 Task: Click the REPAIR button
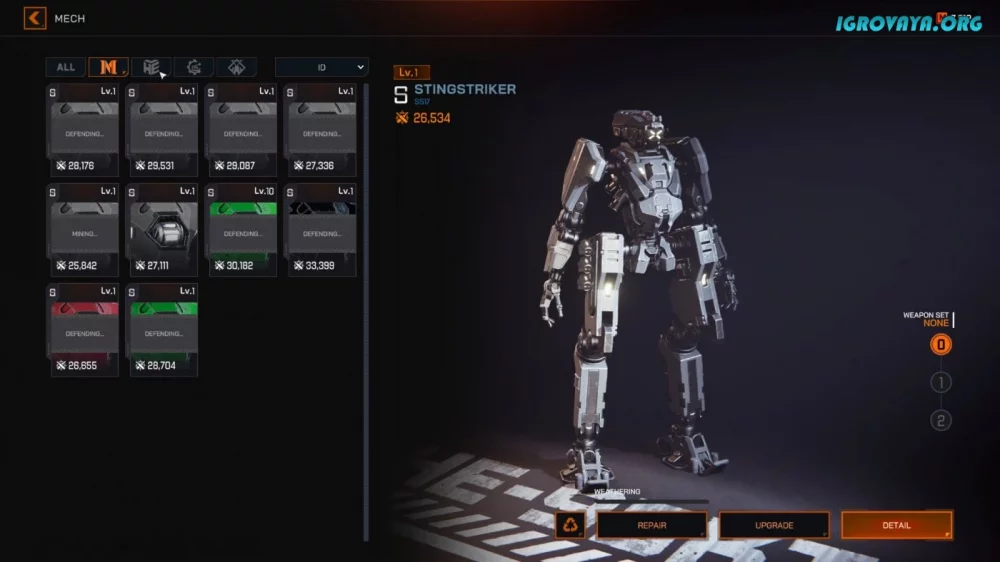pos(652,525)
